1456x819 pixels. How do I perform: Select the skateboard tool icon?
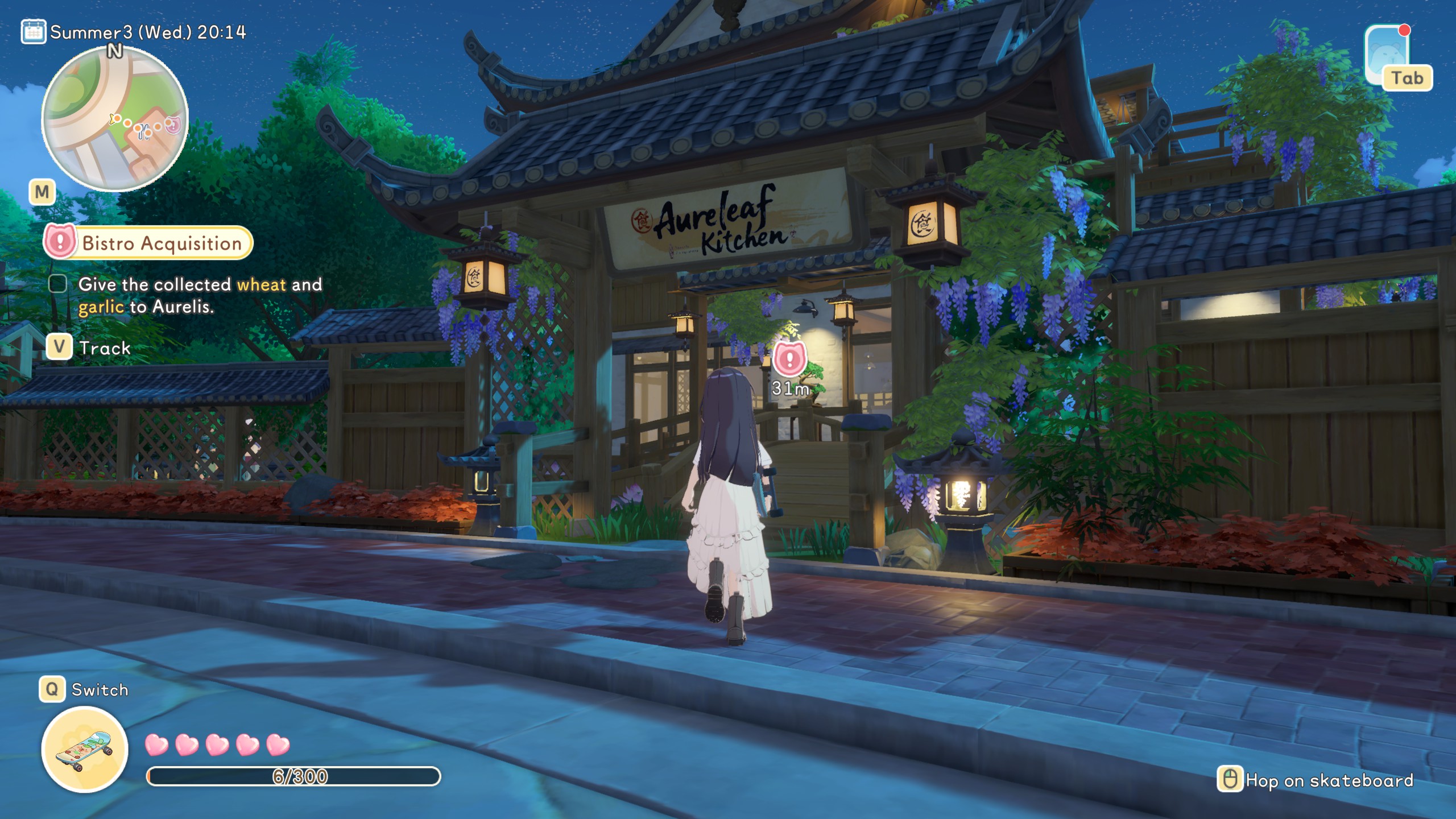[x=85, y=749]
